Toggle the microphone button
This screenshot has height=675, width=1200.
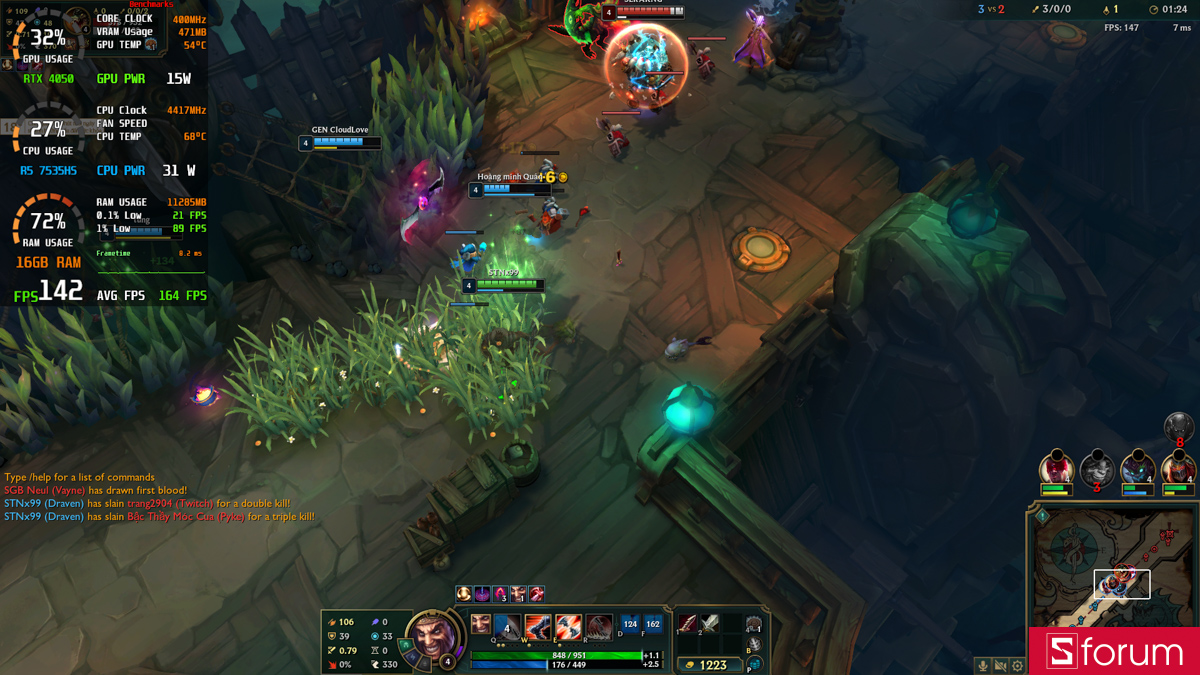pos(983,665)
